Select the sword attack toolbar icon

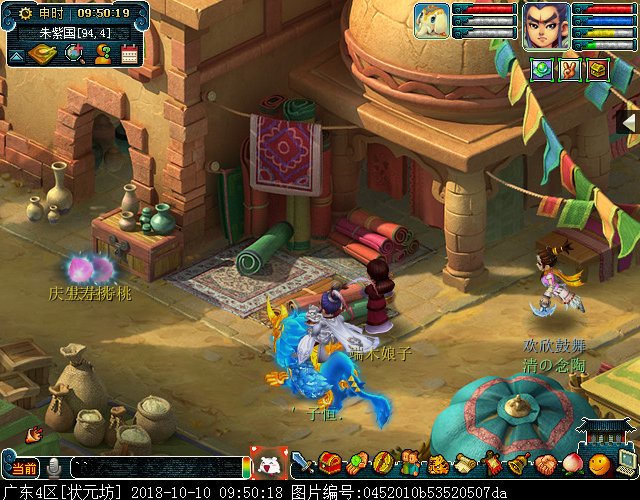point(303,465)
